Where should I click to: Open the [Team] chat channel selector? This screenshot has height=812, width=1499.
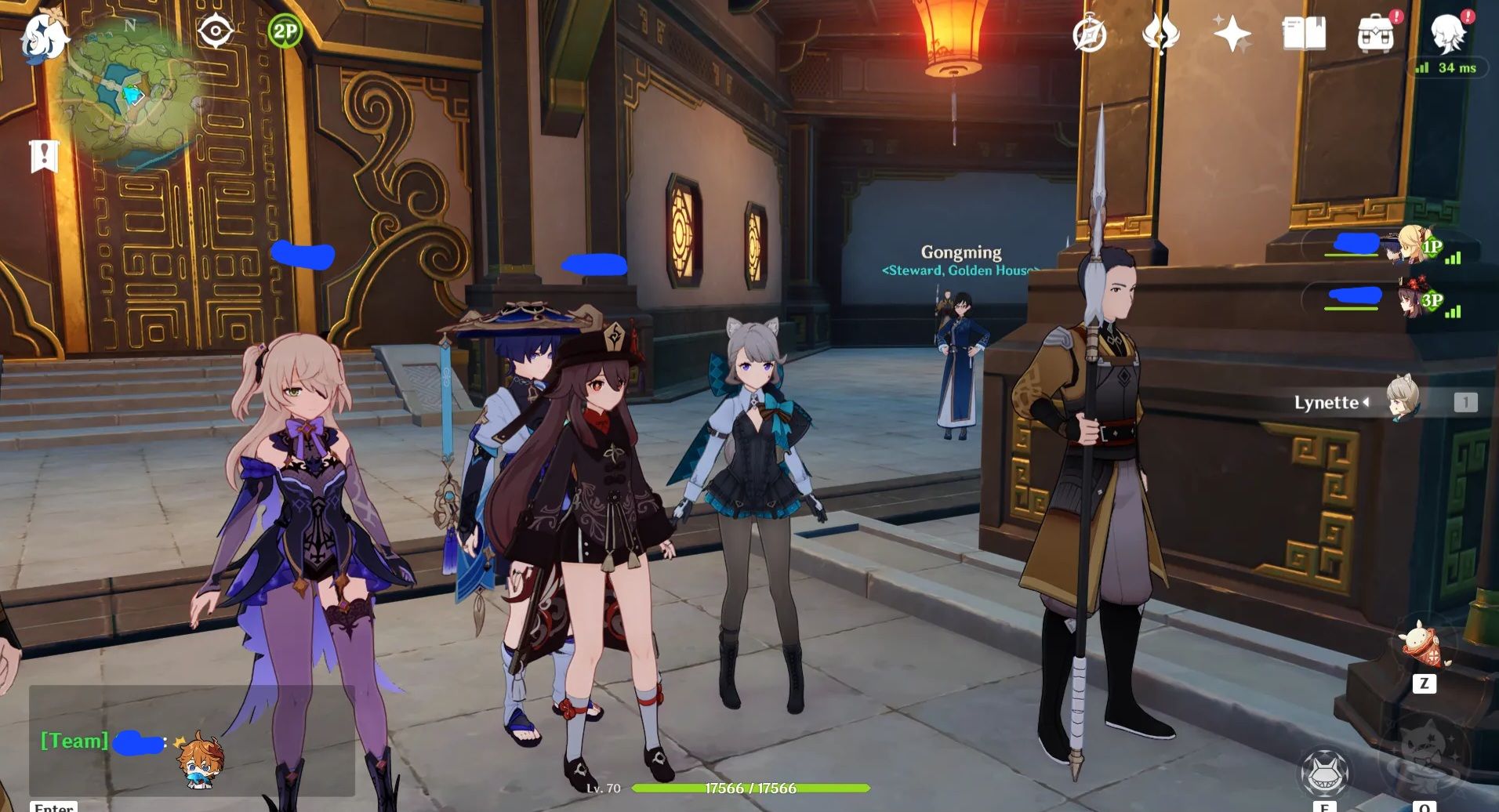pos(74,741)
